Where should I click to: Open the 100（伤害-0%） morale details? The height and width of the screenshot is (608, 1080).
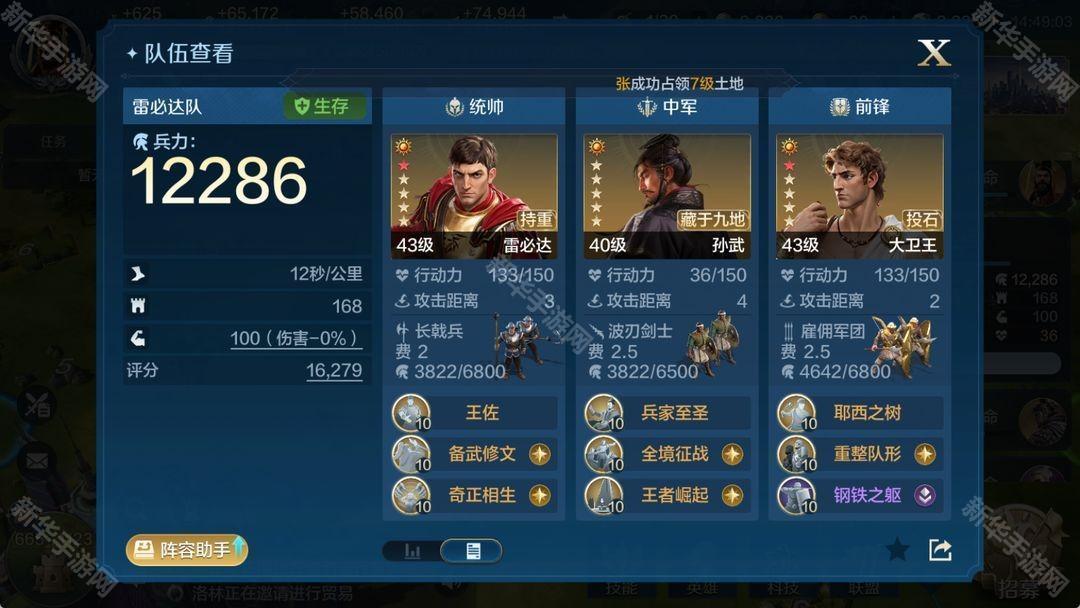(x=295, y=338)
